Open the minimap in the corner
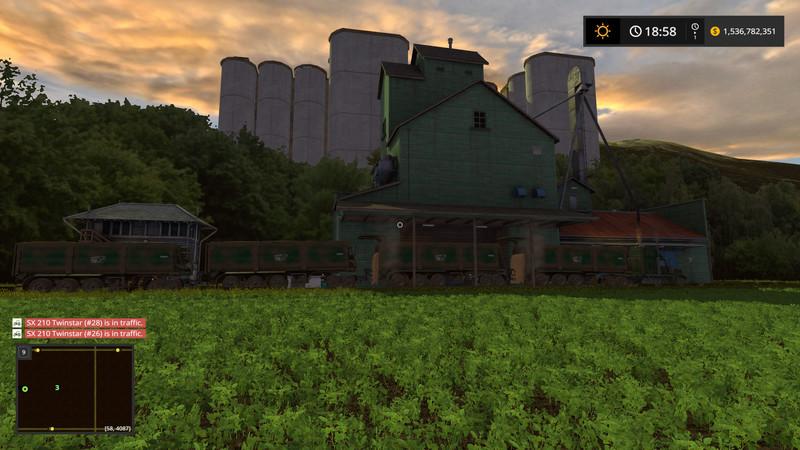Image resolution: width=800 pixels, height=450 pixels. [75, 389]
